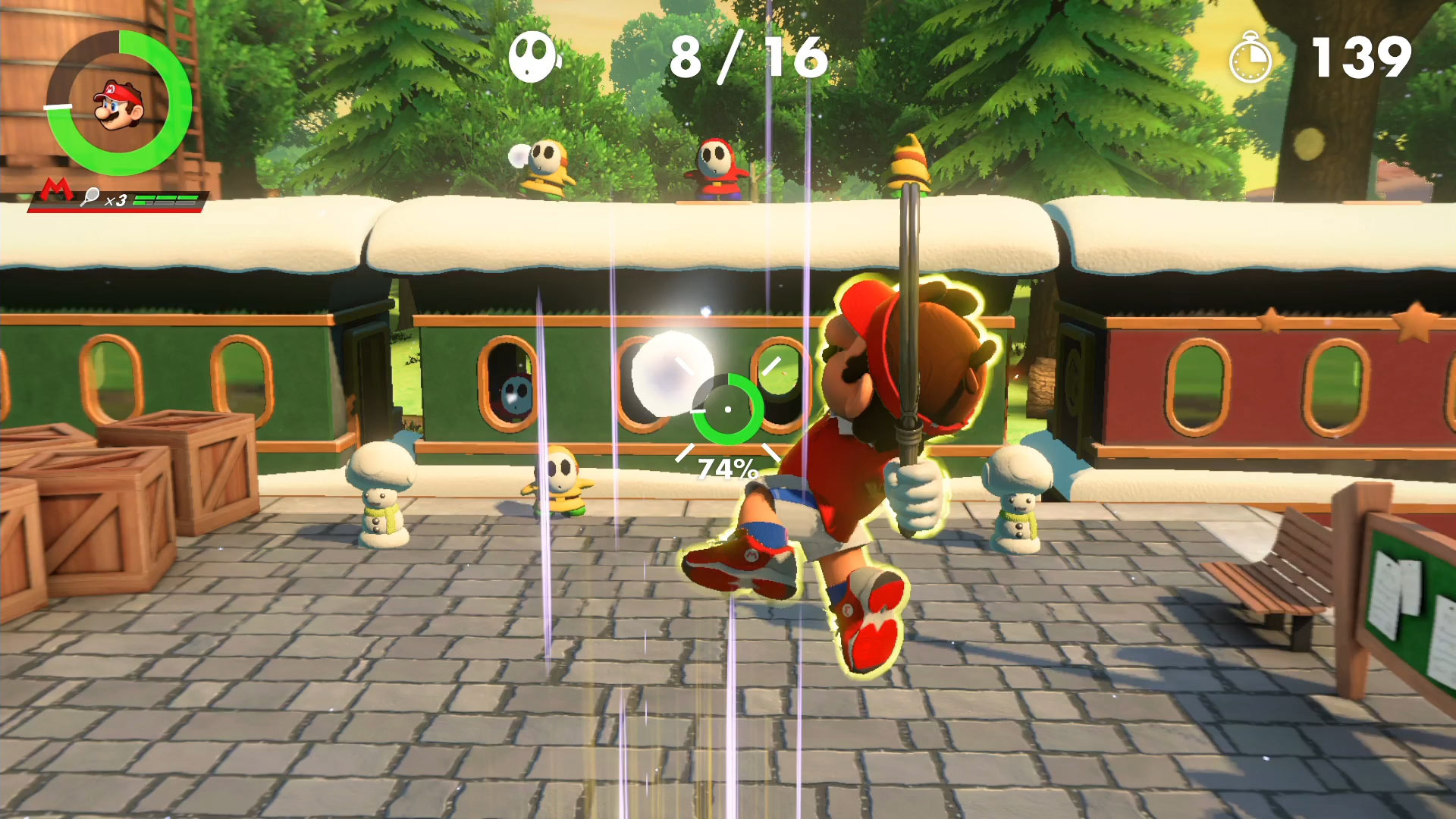The width and height of the screenshot is (1456, 819).
Task: Select the Shy Guy face icon near the counter
Action: [x=533, y=57]
